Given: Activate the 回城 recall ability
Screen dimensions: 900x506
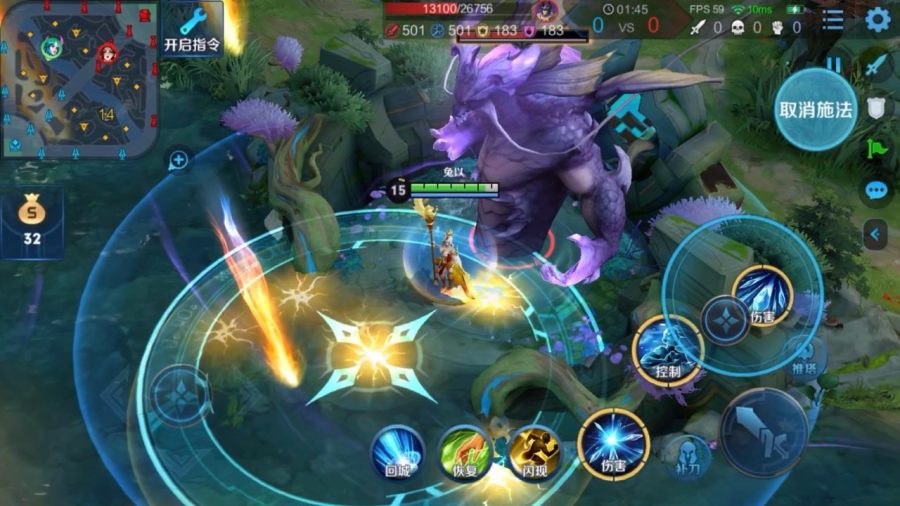Looking at the screenshot, I should (398, 452).
